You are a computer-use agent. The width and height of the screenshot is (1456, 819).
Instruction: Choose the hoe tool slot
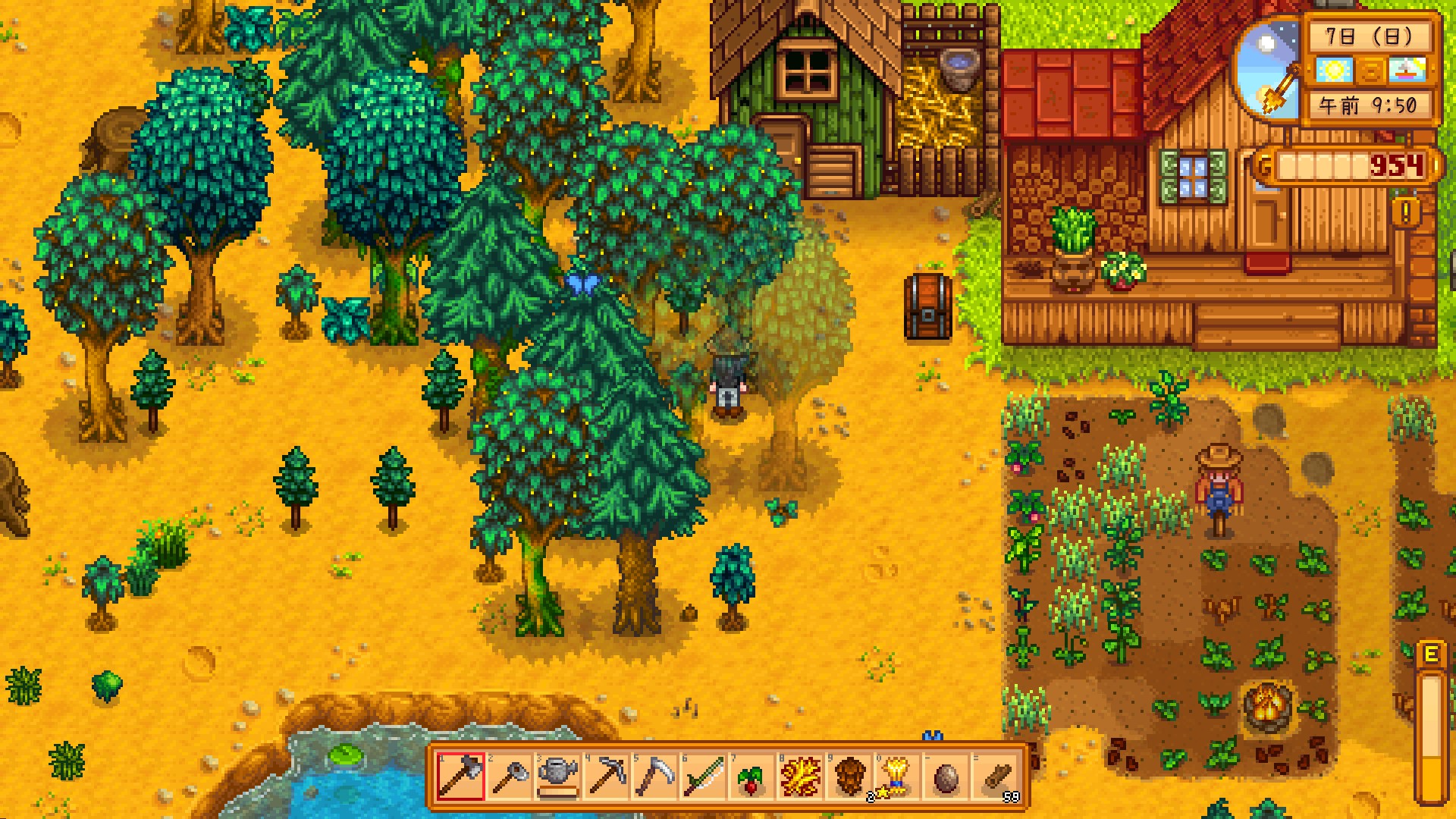(509, 777)
